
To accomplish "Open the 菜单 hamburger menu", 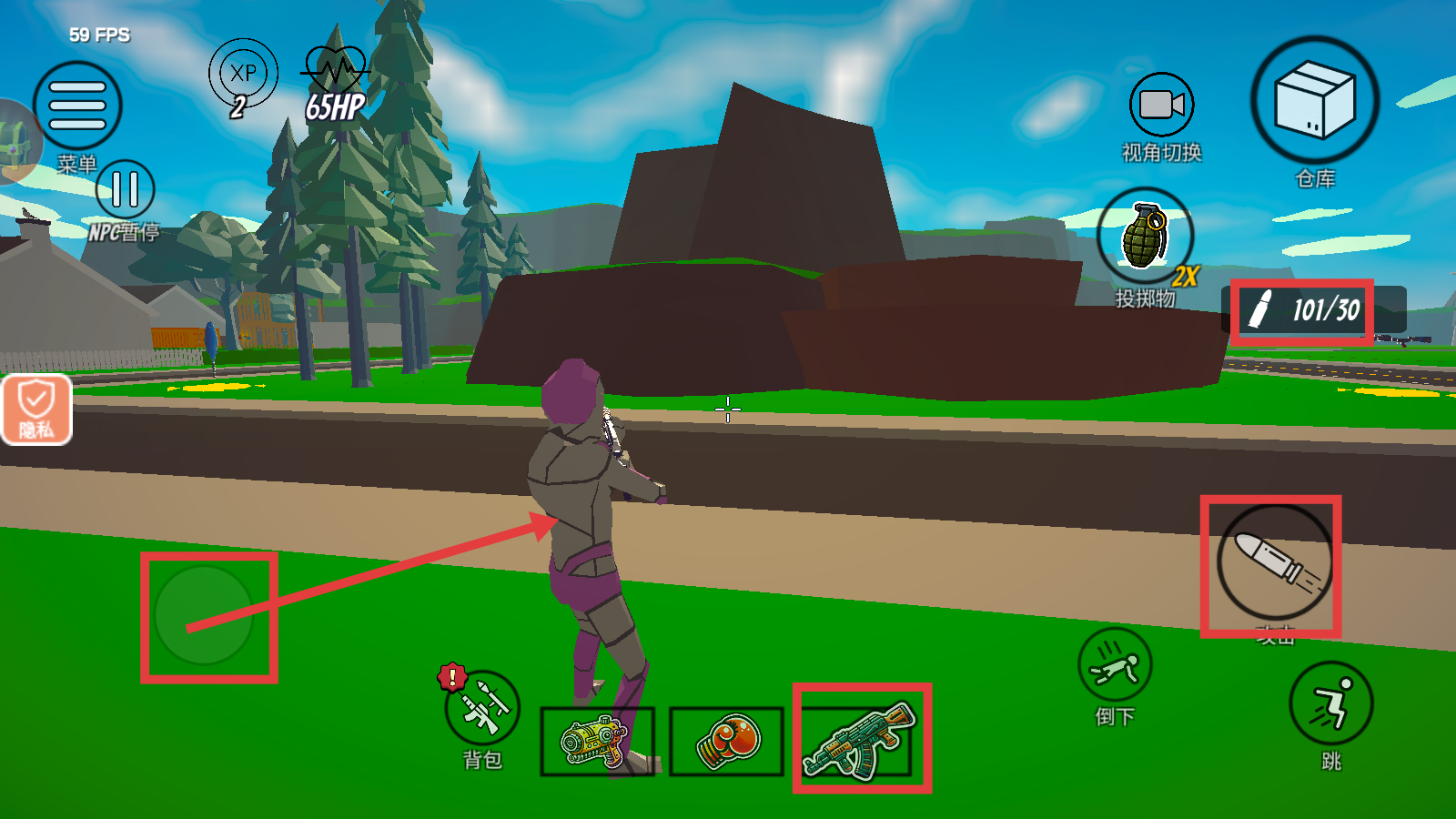I will click(77, 106).
